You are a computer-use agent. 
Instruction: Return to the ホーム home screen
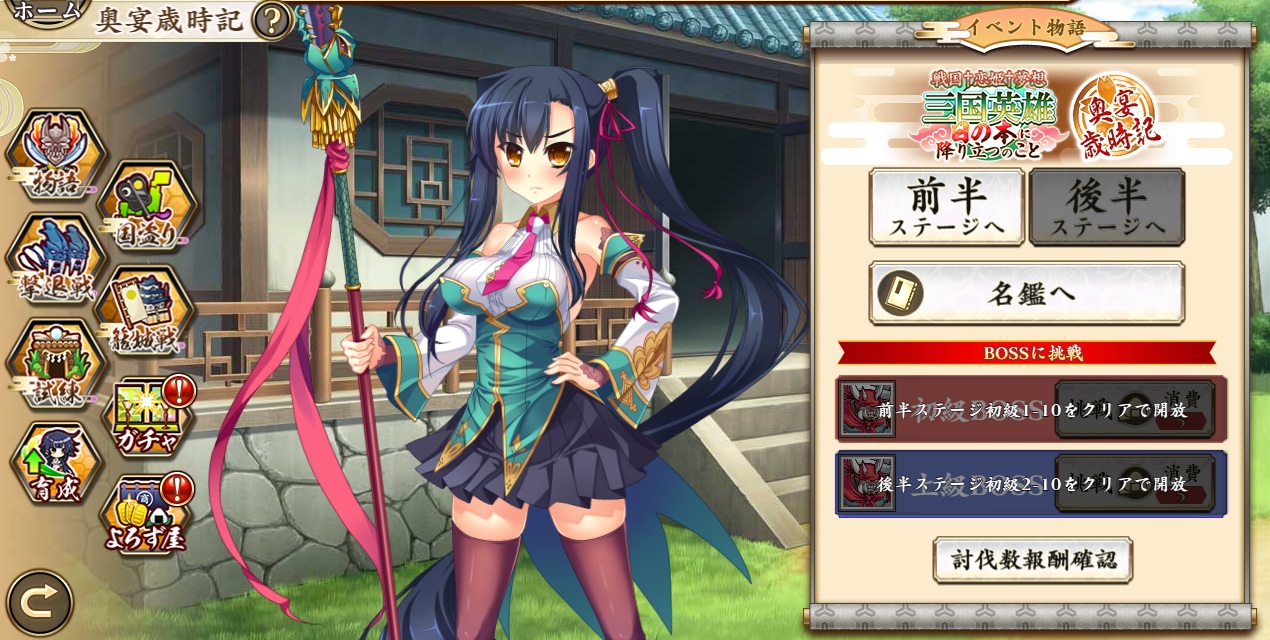(x=46, y=12)
